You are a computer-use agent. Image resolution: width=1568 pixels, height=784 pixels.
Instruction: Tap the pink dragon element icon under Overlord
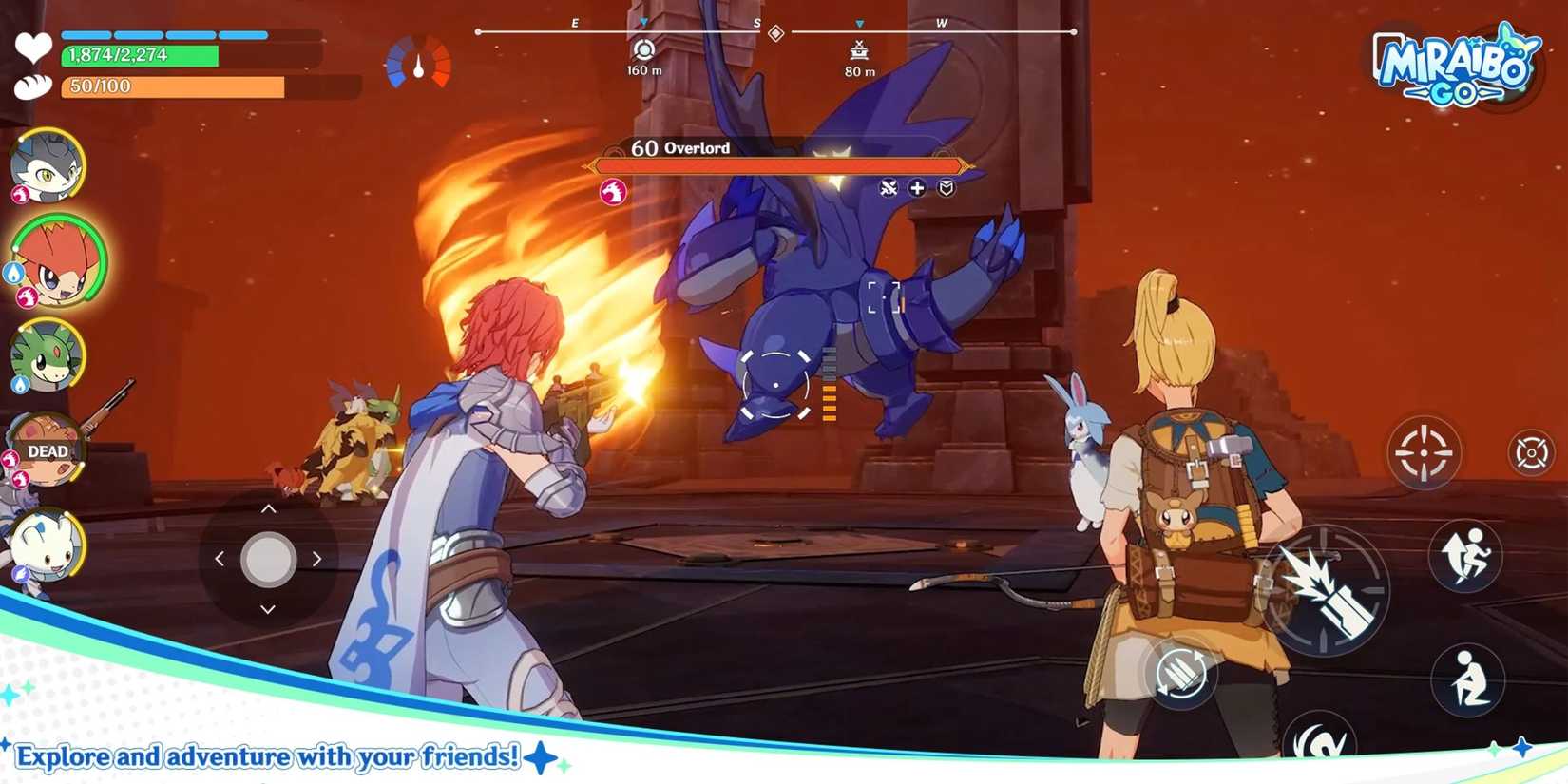coord(615,190)
